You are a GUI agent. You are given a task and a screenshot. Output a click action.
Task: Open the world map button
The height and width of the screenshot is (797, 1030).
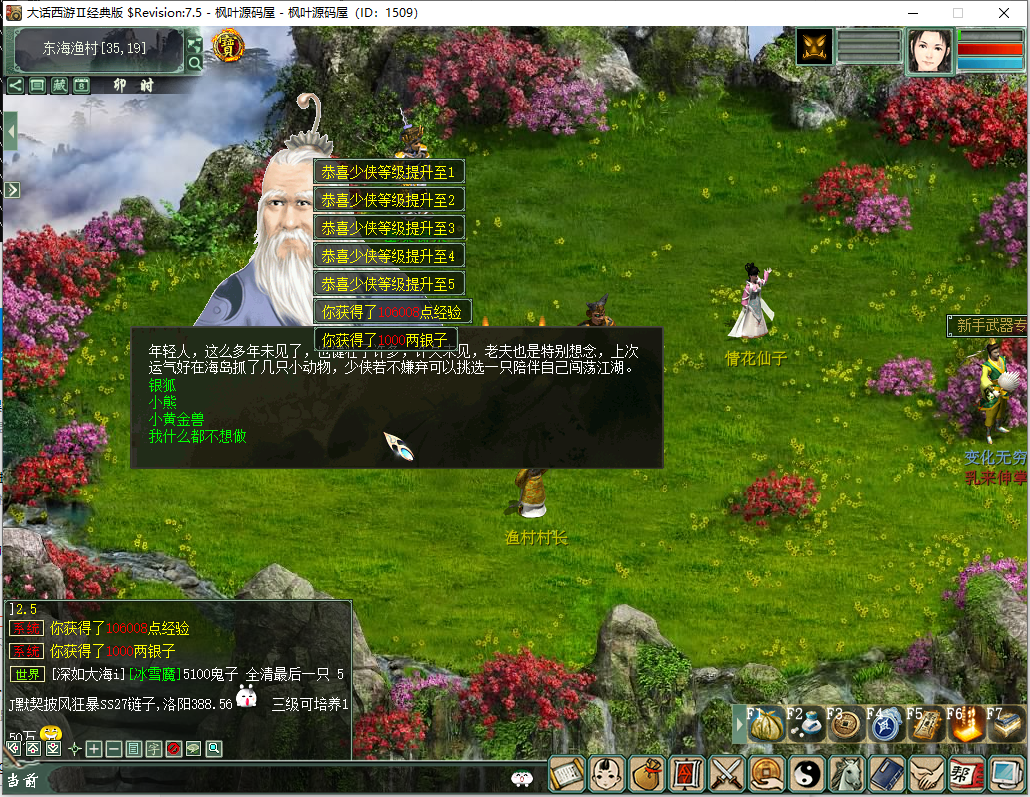[x=194, y=43]
